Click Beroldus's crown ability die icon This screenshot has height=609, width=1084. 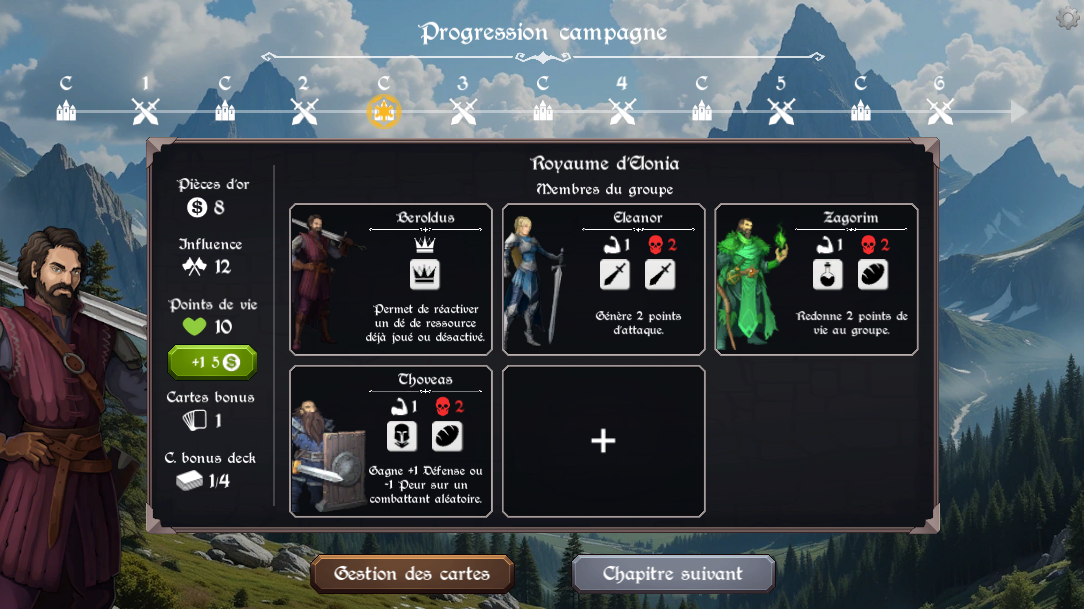point(425,274)
